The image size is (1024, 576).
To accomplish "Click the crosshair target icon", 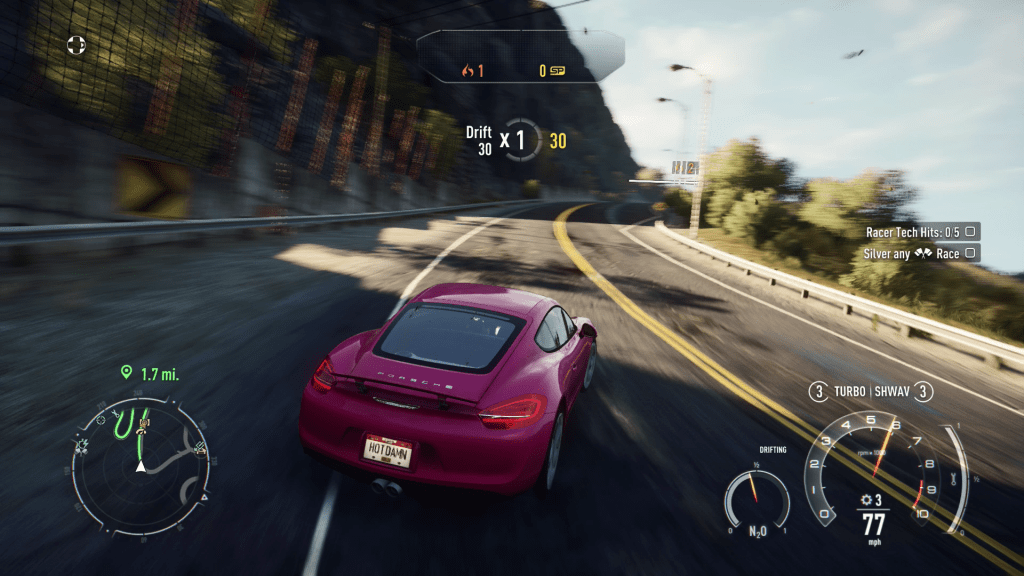I will 76,44.
